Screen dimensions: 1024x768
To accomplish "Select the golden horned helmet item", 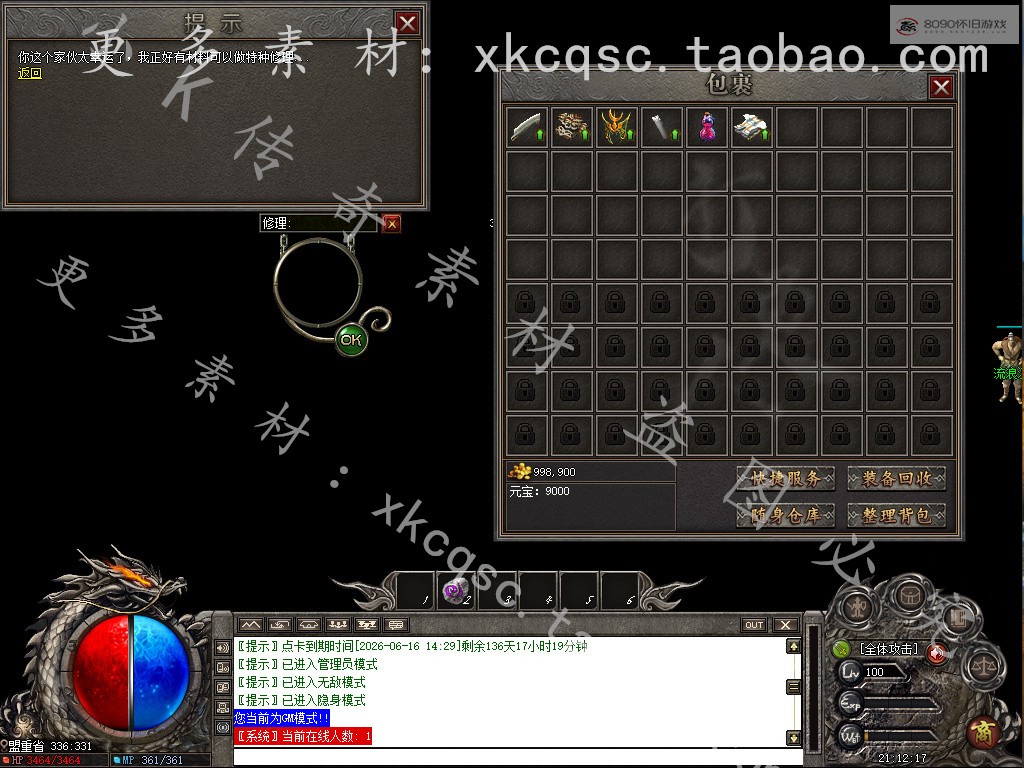I will click(617, 128).
